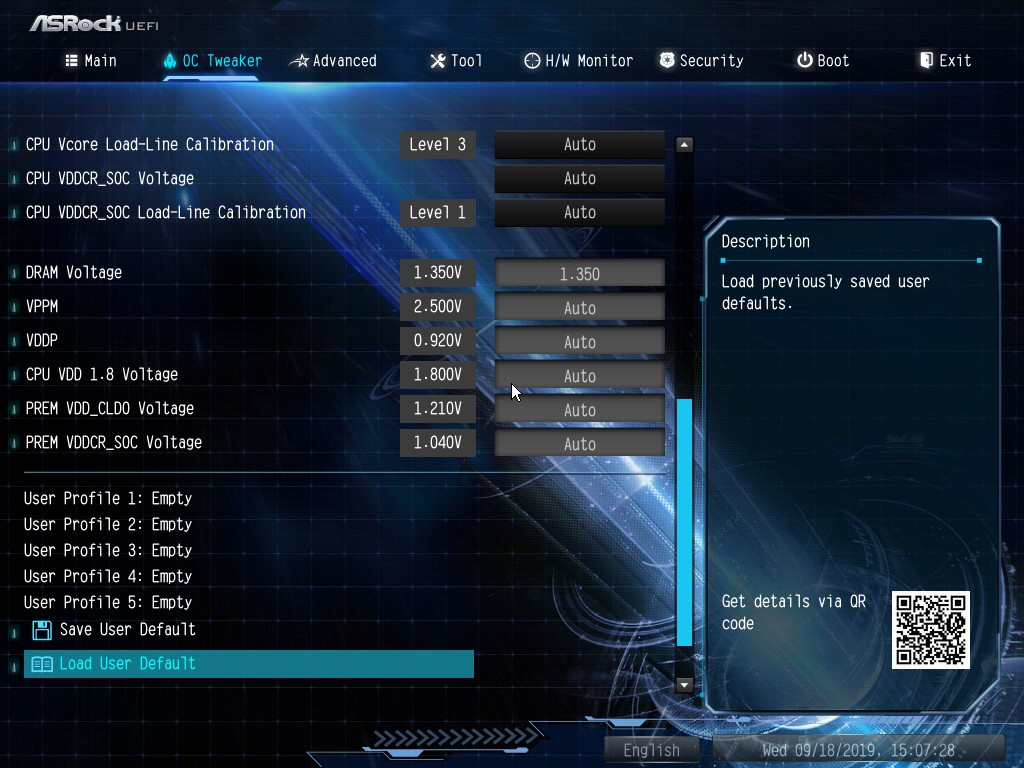Go to the Tool tab

click(x=456, y=61)
